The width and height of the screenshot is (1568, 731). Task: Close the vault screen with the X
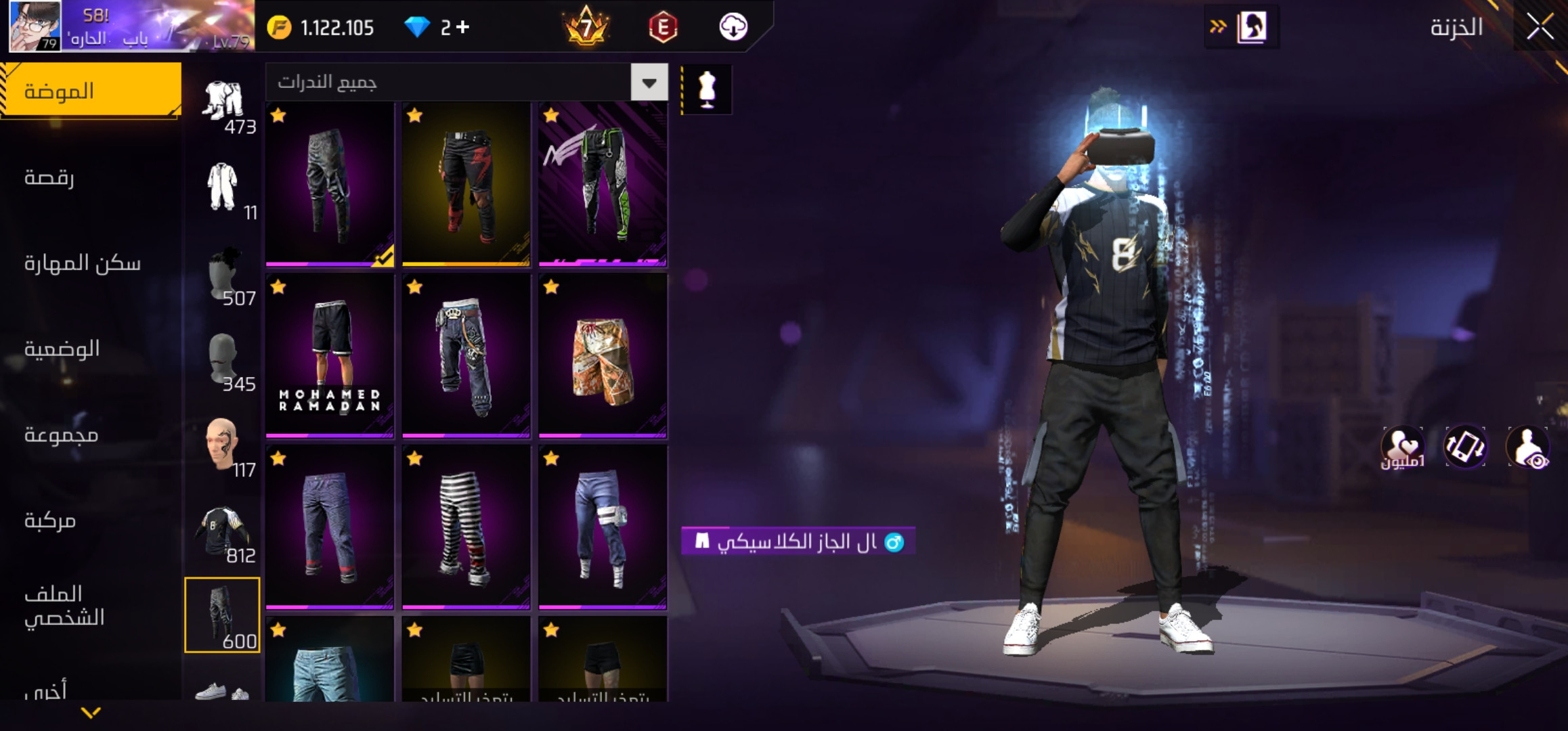pos(1540,28)
